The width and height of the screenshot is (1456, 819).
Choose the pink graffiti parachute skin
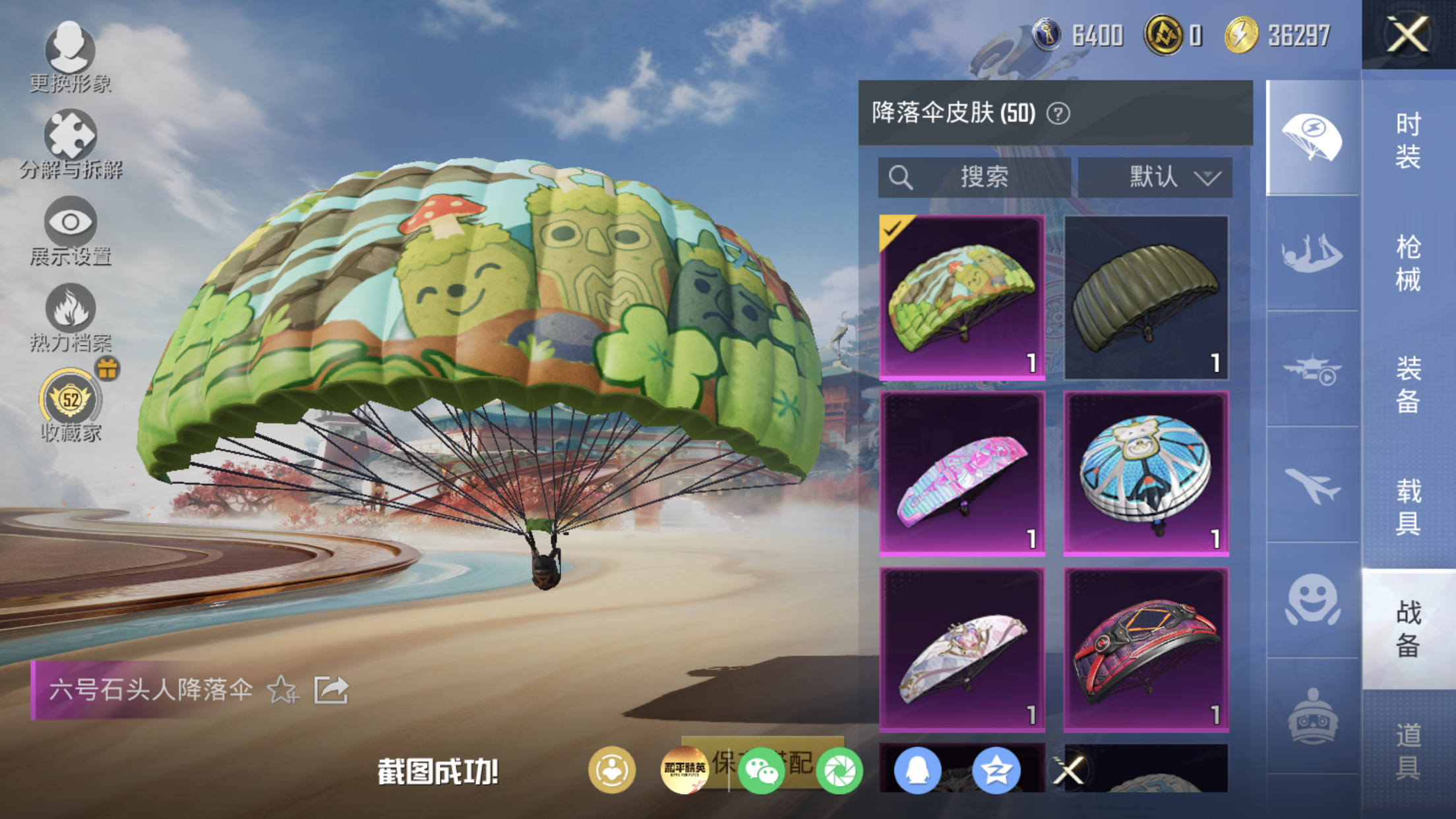click(962, 473)
